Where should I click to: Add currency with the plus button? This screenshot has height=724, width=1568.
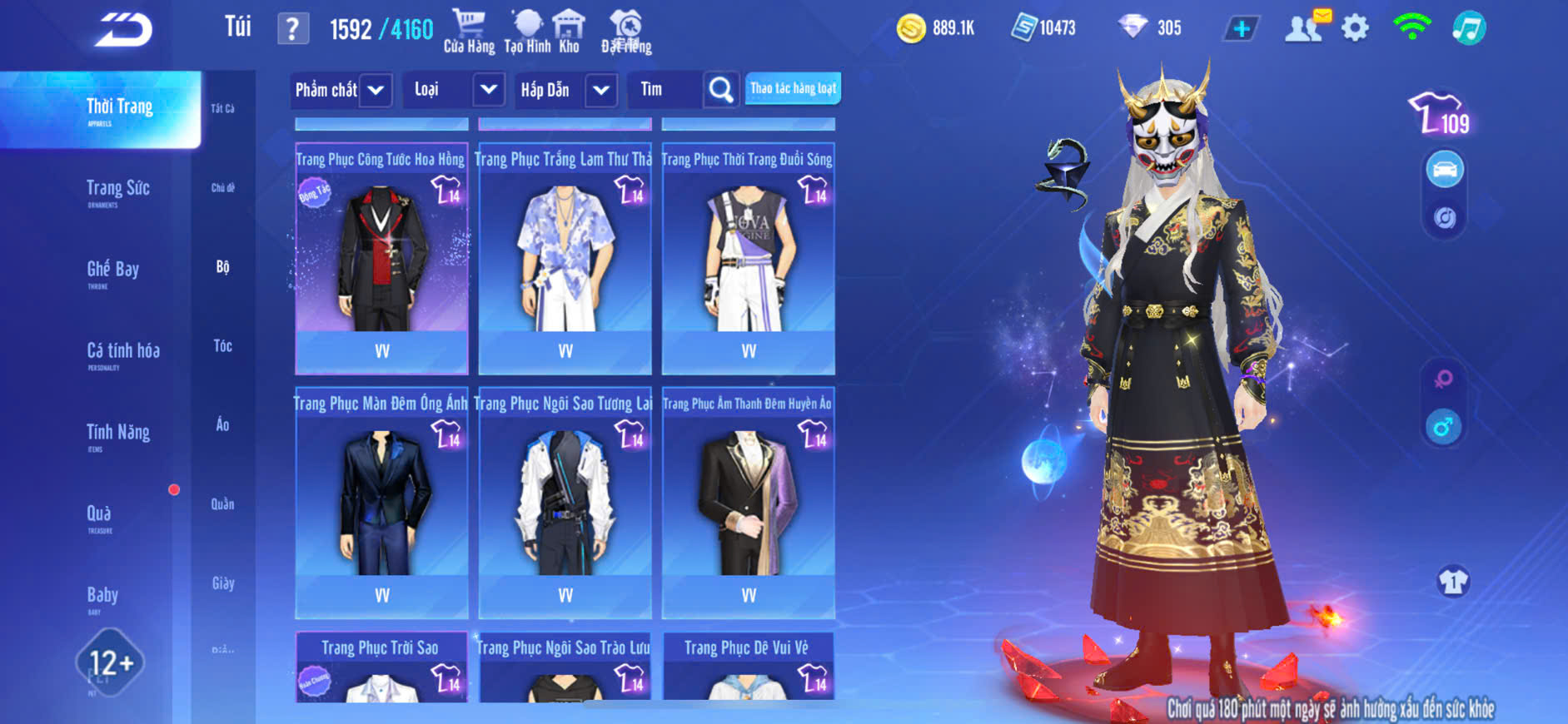tap(1241, 29)
